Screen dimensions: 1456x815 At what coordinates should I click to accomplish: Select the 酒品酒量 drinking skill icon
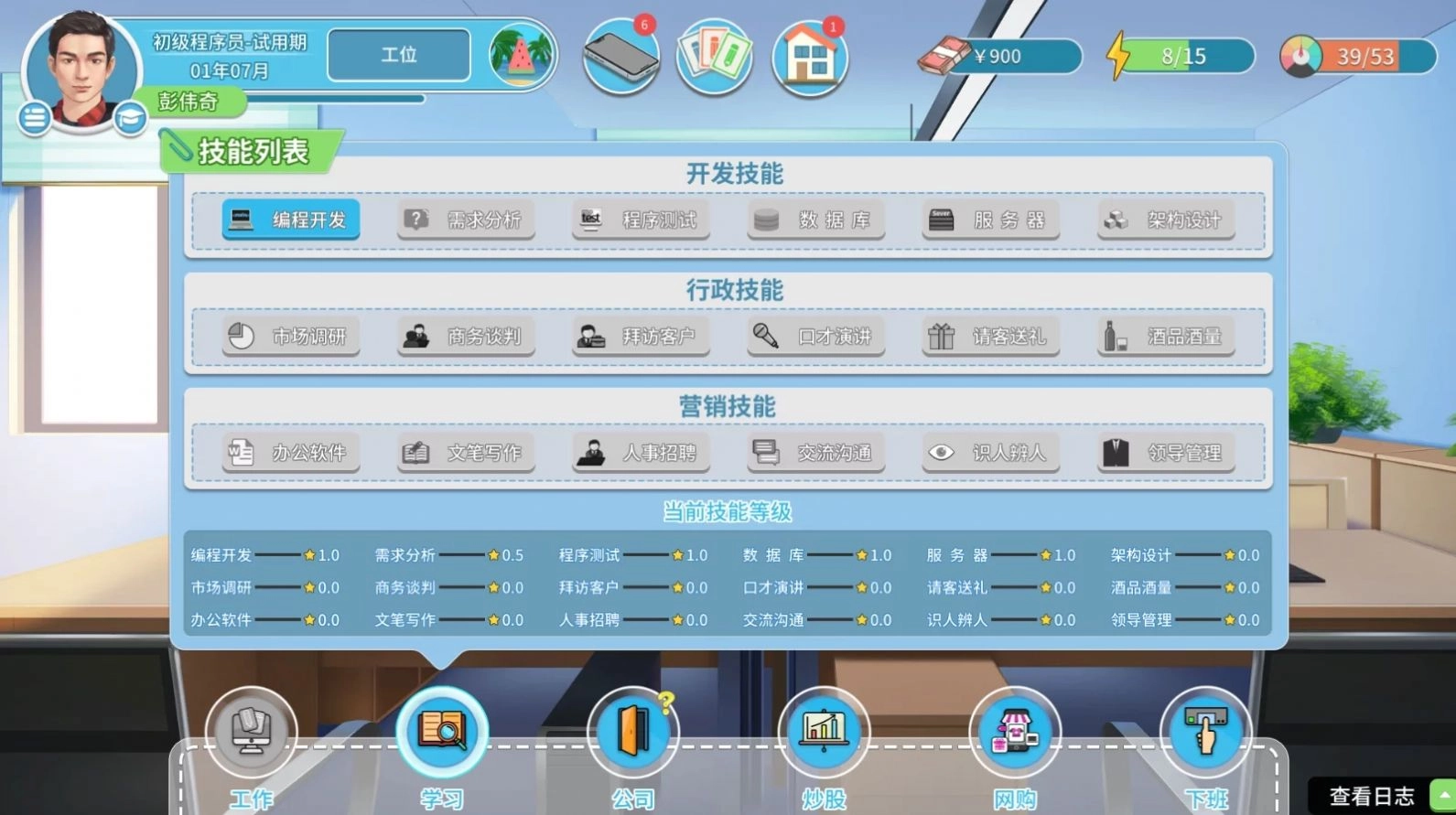pyautogui.click(x=1164, y=337)
